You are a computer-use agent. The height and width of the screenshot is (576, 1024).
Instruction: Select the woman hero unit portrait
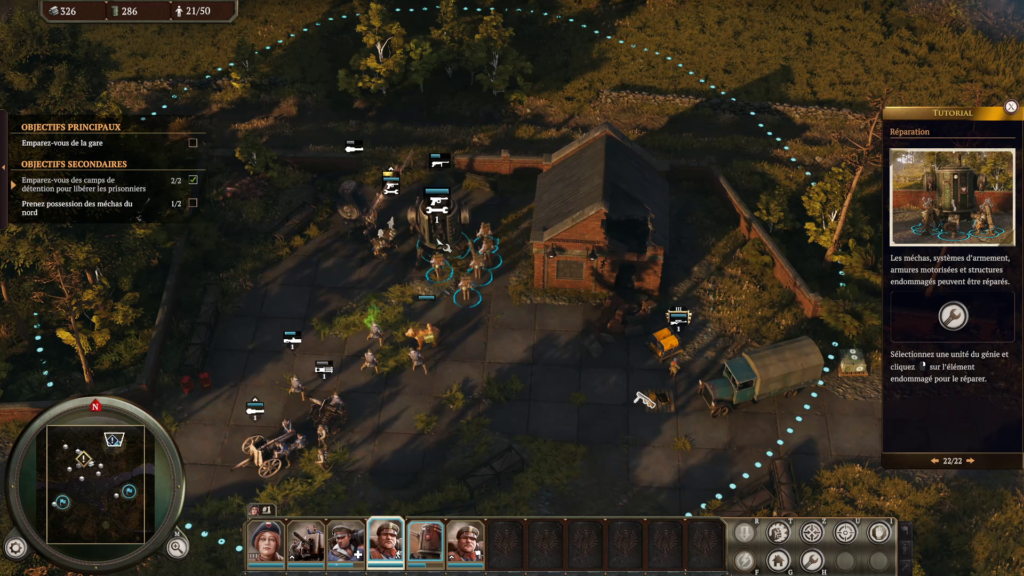(266, 541)
